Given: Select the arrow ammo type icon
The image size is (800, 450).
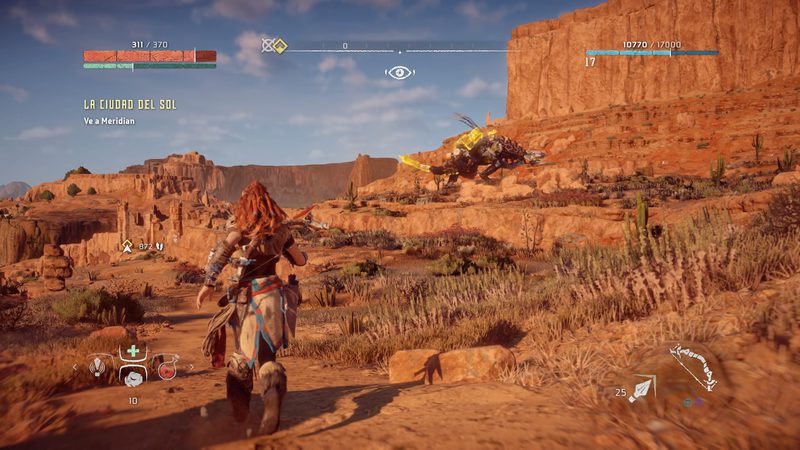Looking at the screenshot, I should tap(641, 389).
